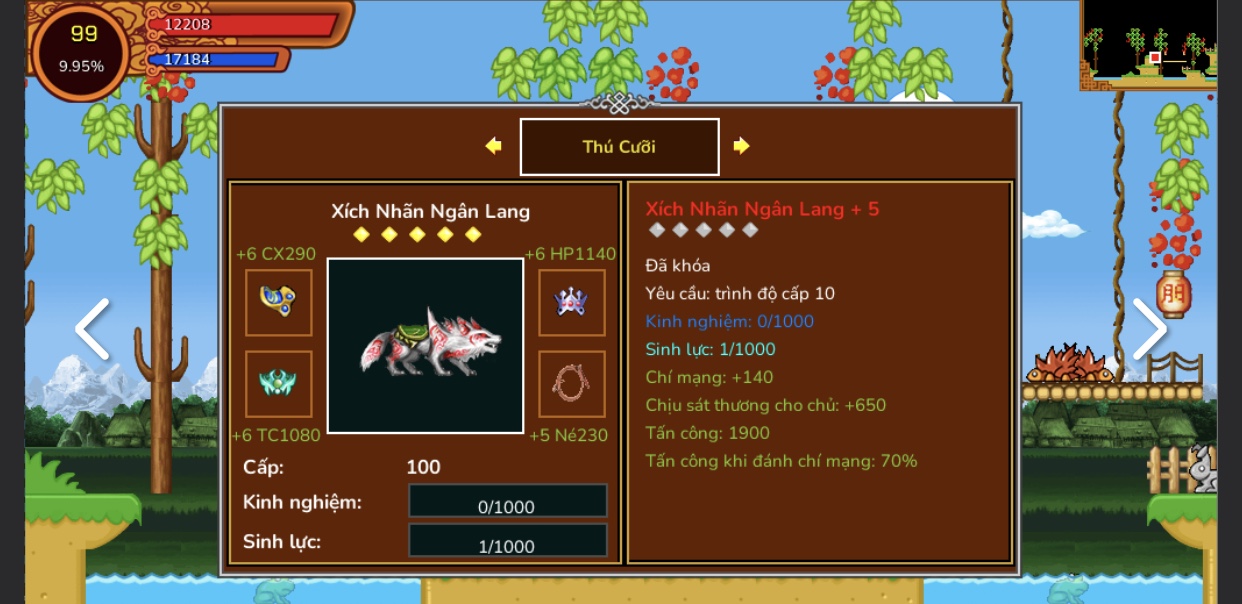Image resolution: width=1242 pixels, height=604 pixels.
Task: Go to previous screen with white left chevron
Action: pyautogui.click(x=92, y=329)
